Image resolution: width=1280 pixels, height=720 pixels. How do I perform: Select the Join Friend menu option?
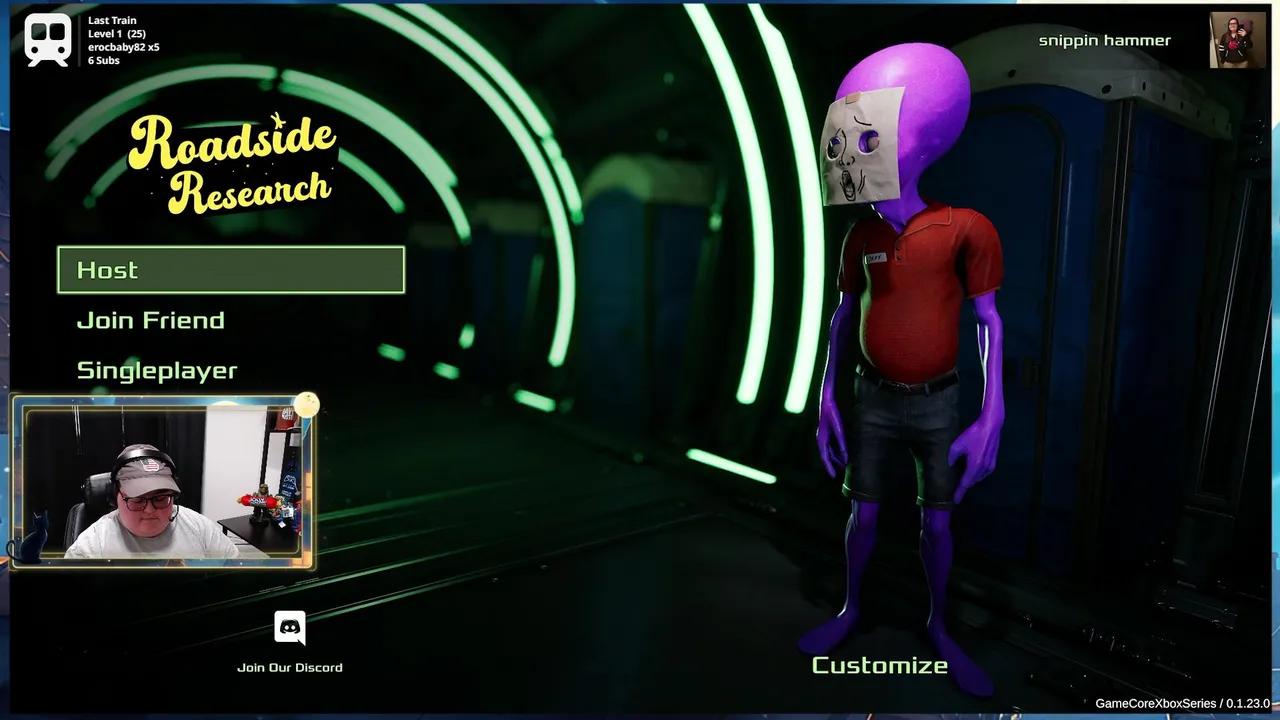(150, 319)
